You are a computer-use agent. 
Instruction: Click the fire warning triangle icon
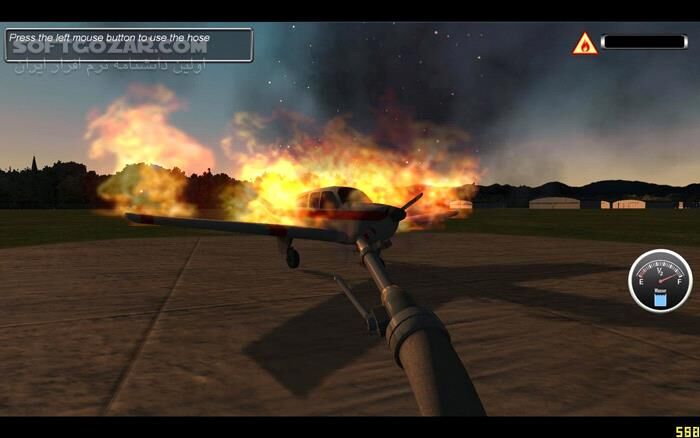point(585,44)
